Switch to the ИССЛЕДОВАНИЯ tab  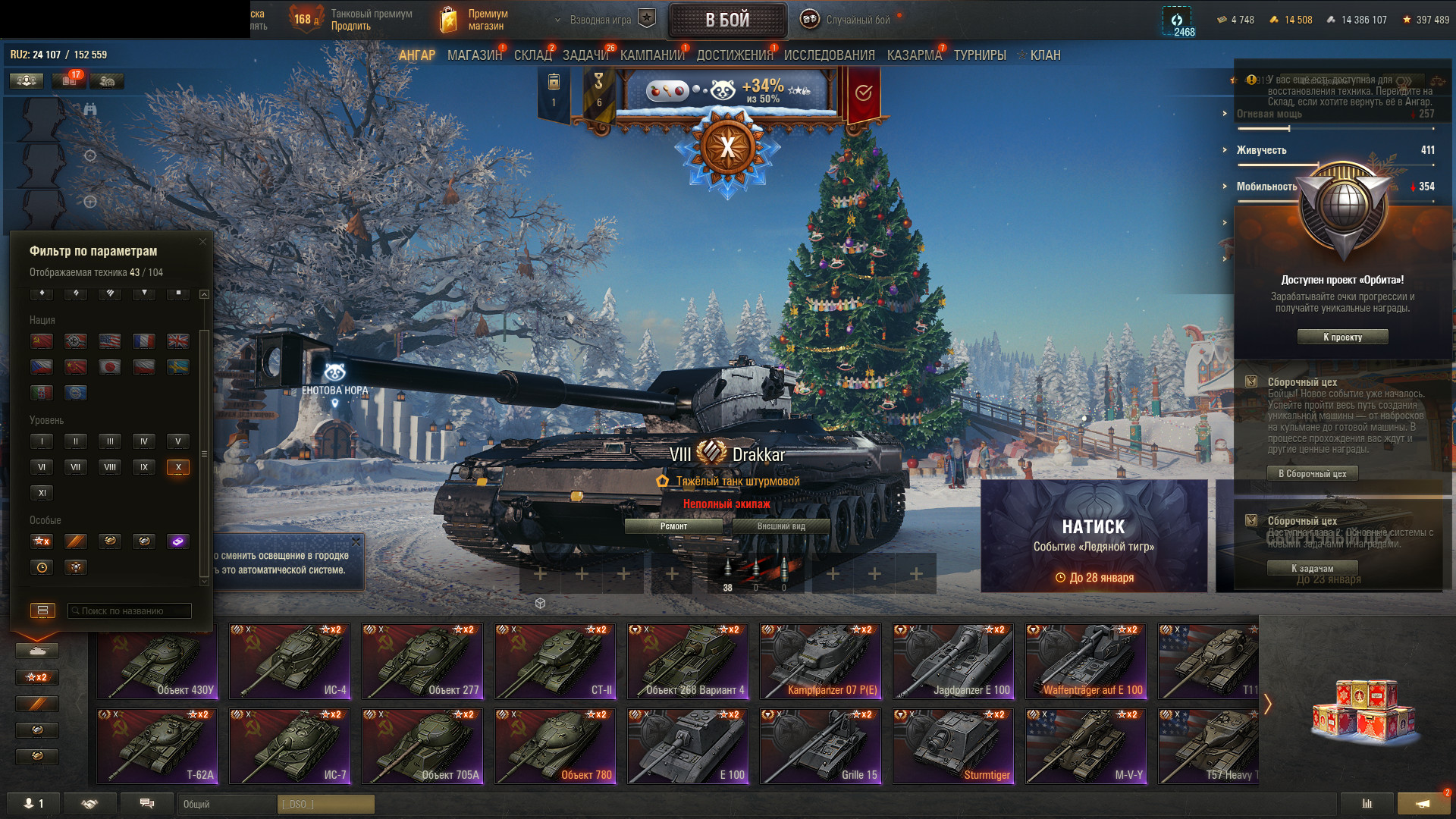point(829,55)
